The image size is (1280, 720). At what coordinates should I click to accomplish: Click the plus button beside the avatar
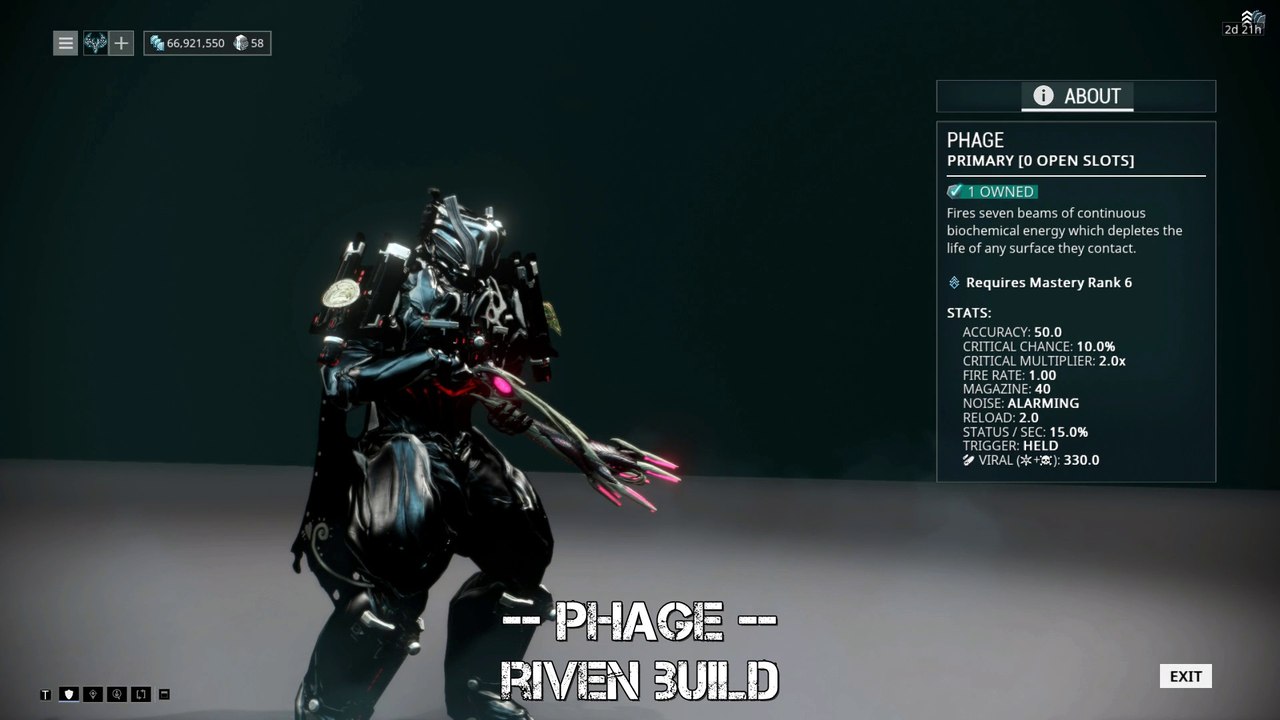(x=121, y=43)
